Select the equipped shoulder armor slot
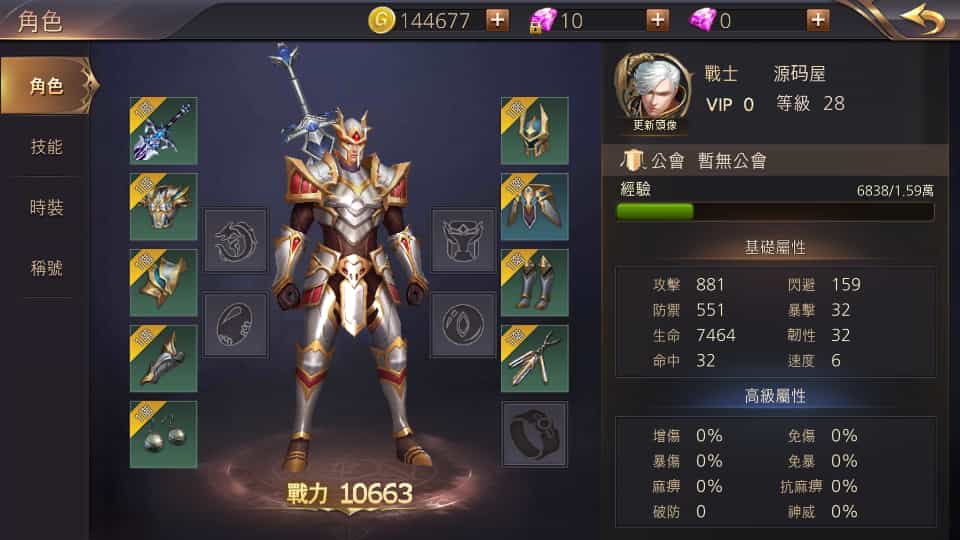Image resolution: width=960 pixels, height=540 pixels. tap(534, 207)
